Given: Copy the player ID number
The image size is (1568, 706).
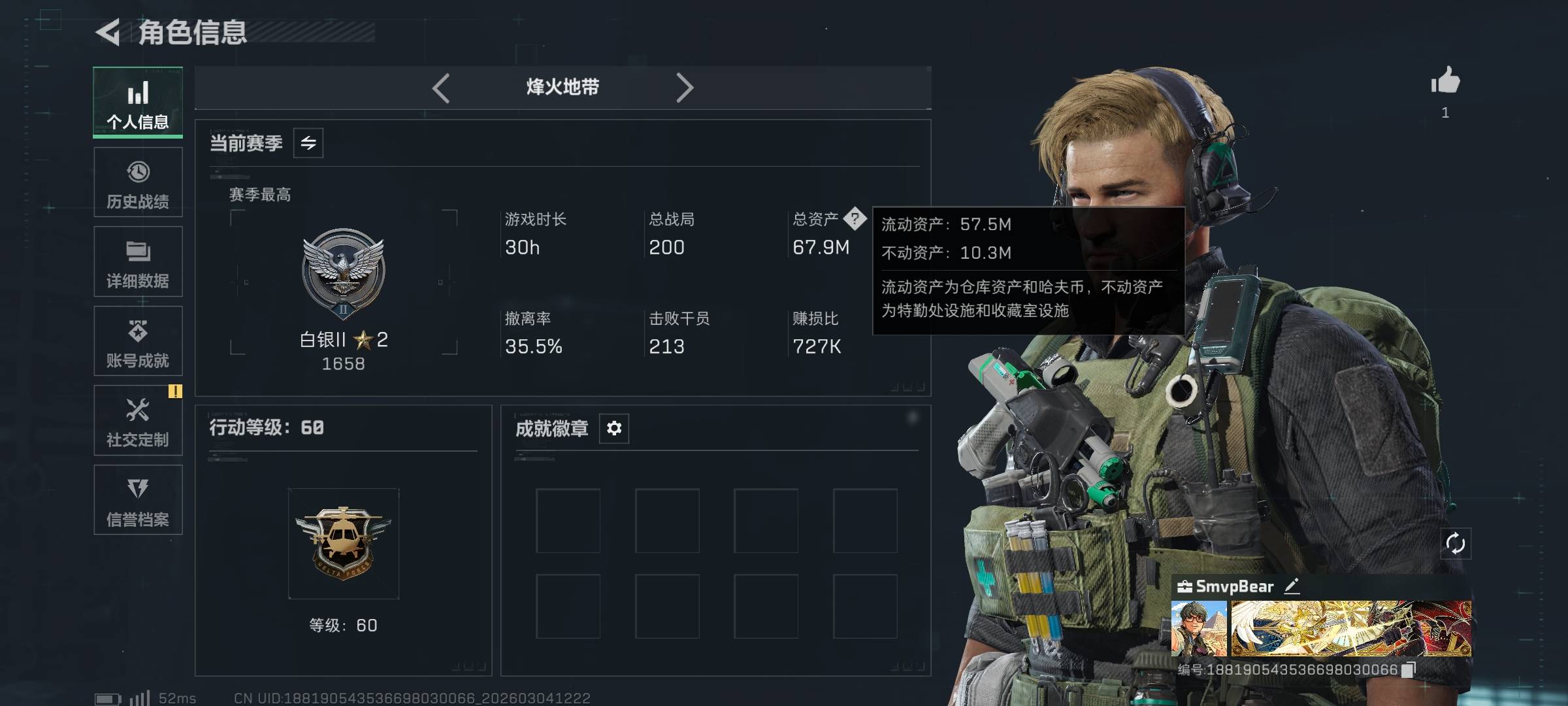Looking at the screenshot, I should [1409, 669].
